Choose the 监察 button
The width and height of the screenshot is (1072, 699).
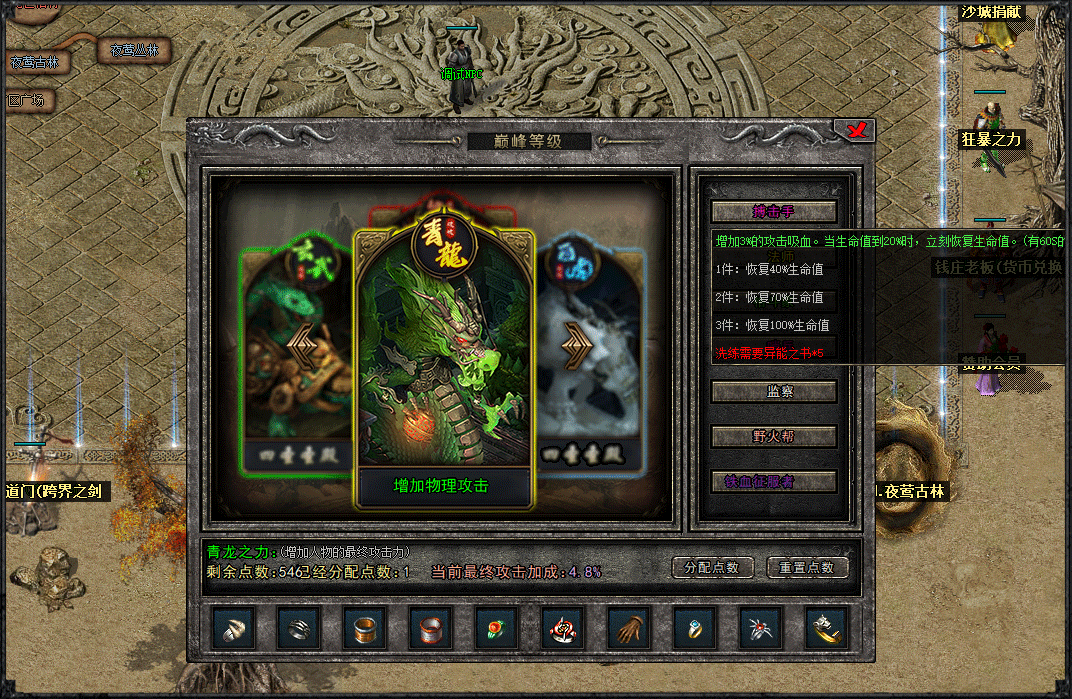point(773,392)
